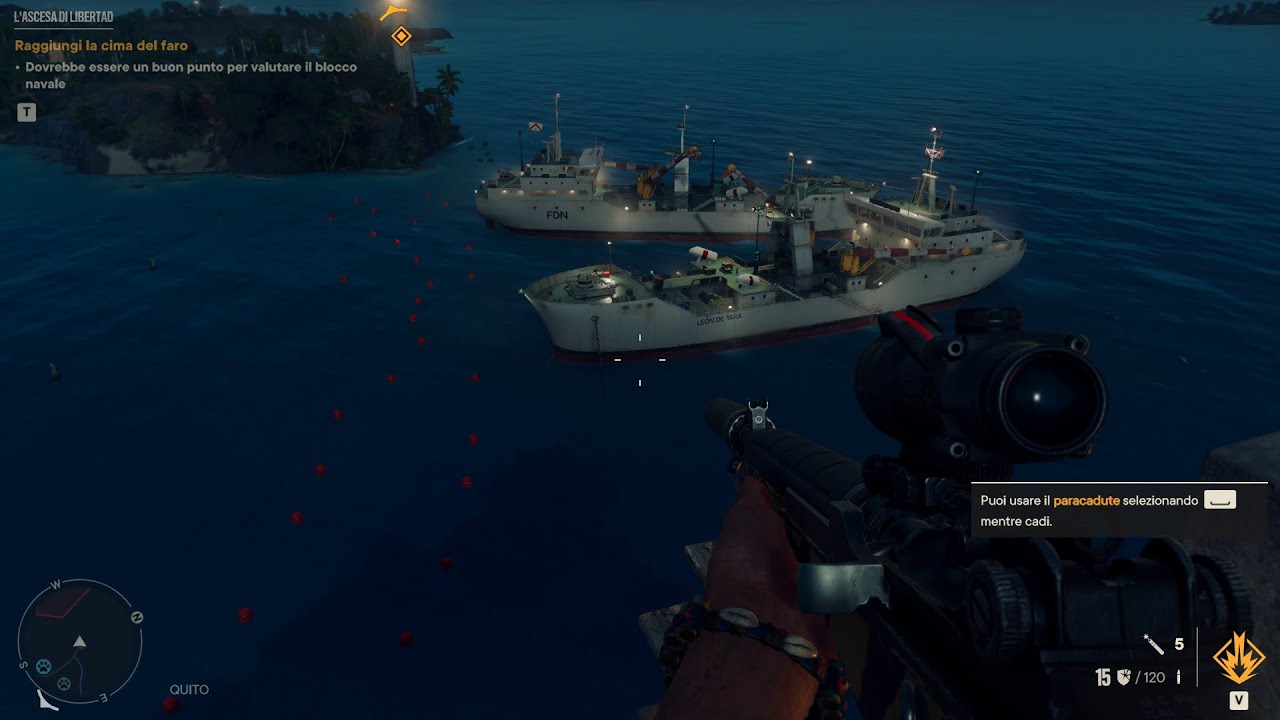1280x720 pixels.
Task: Activate the orange Supremo ability icon
Action: point(1238,657)
